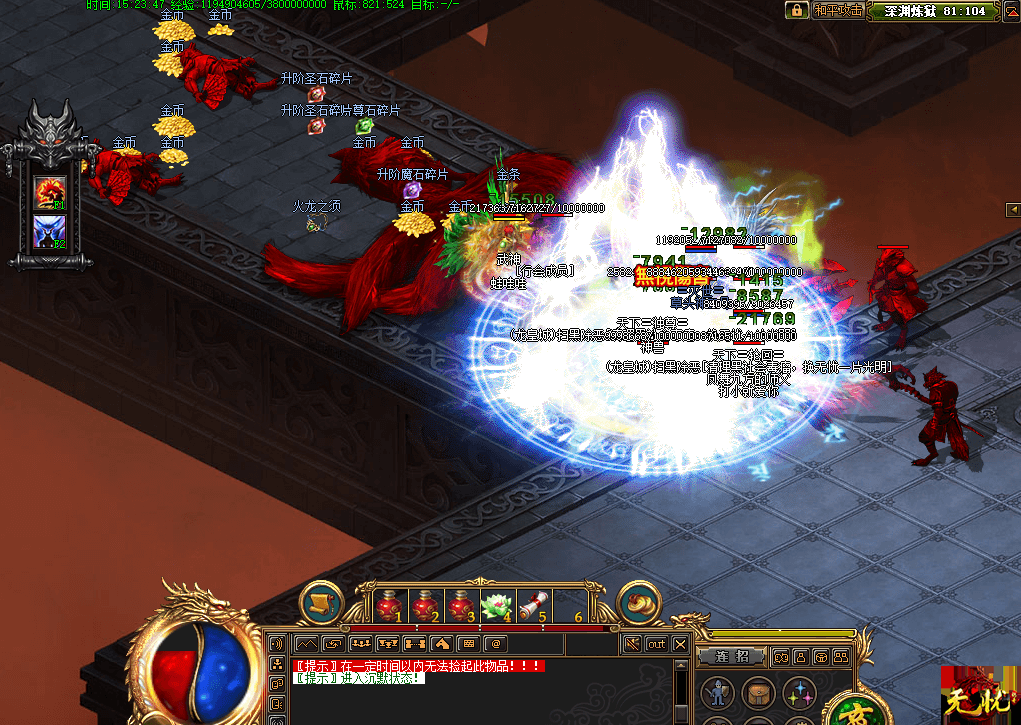
Task: Open the leather backpack inventory
Action: pyautogui.click(x=757, y=692)
